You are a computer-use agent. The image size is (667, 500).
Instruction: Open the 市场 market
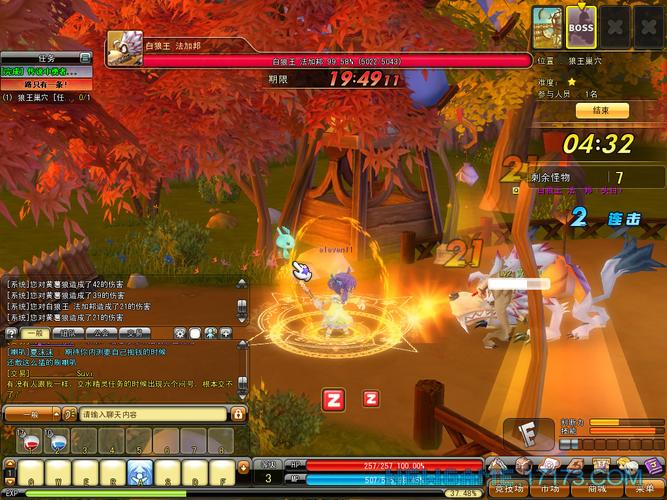click(x=550, y=489)
